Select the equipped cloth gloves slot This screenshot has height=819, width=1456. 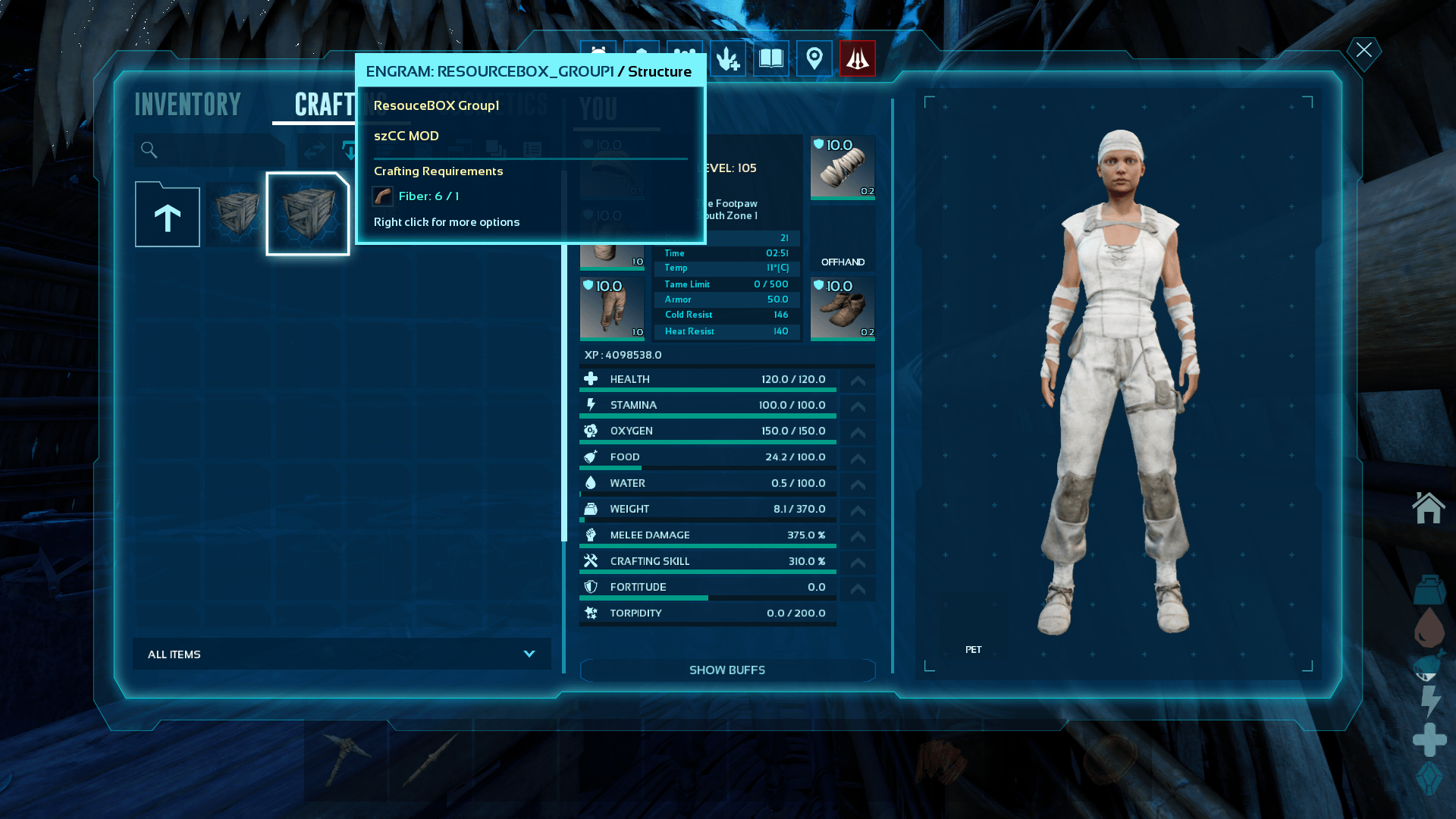coord(843,167)
